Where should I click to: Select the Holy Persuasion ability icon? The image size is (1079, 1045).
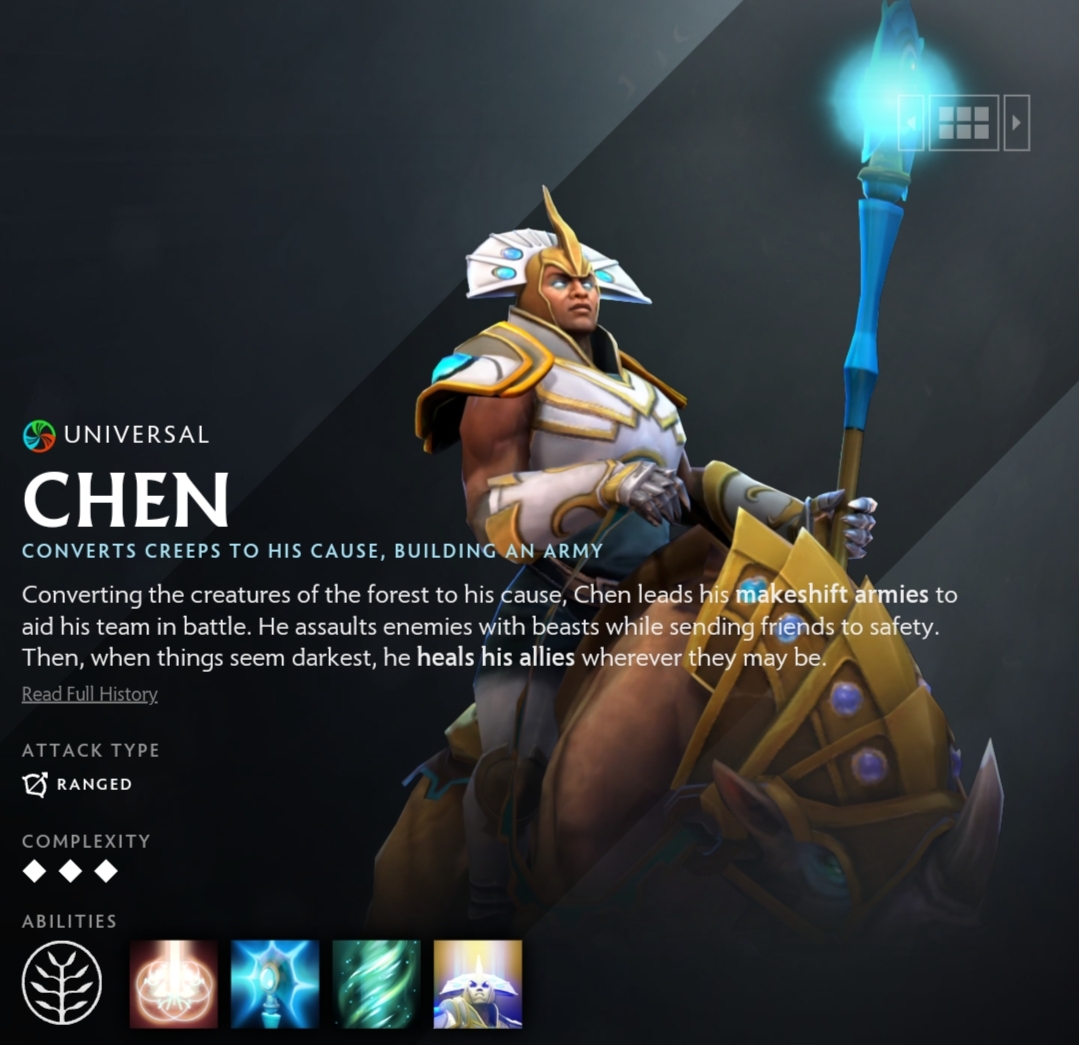275,984
